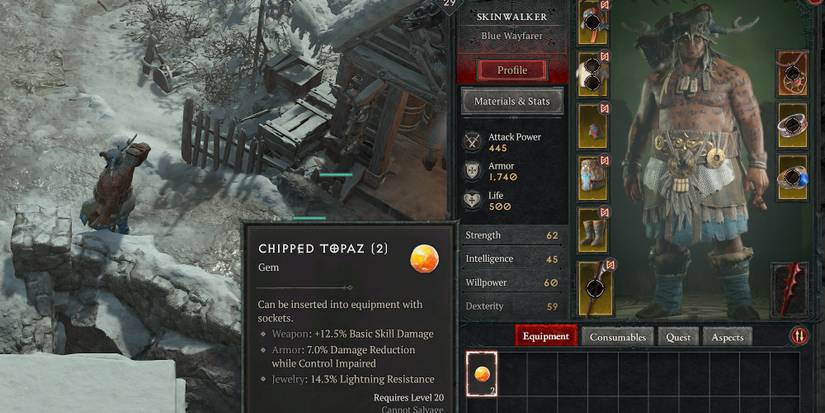Select the equipped boots slot
This screenshot has width=825, height=413.
(x=594, y=230)
